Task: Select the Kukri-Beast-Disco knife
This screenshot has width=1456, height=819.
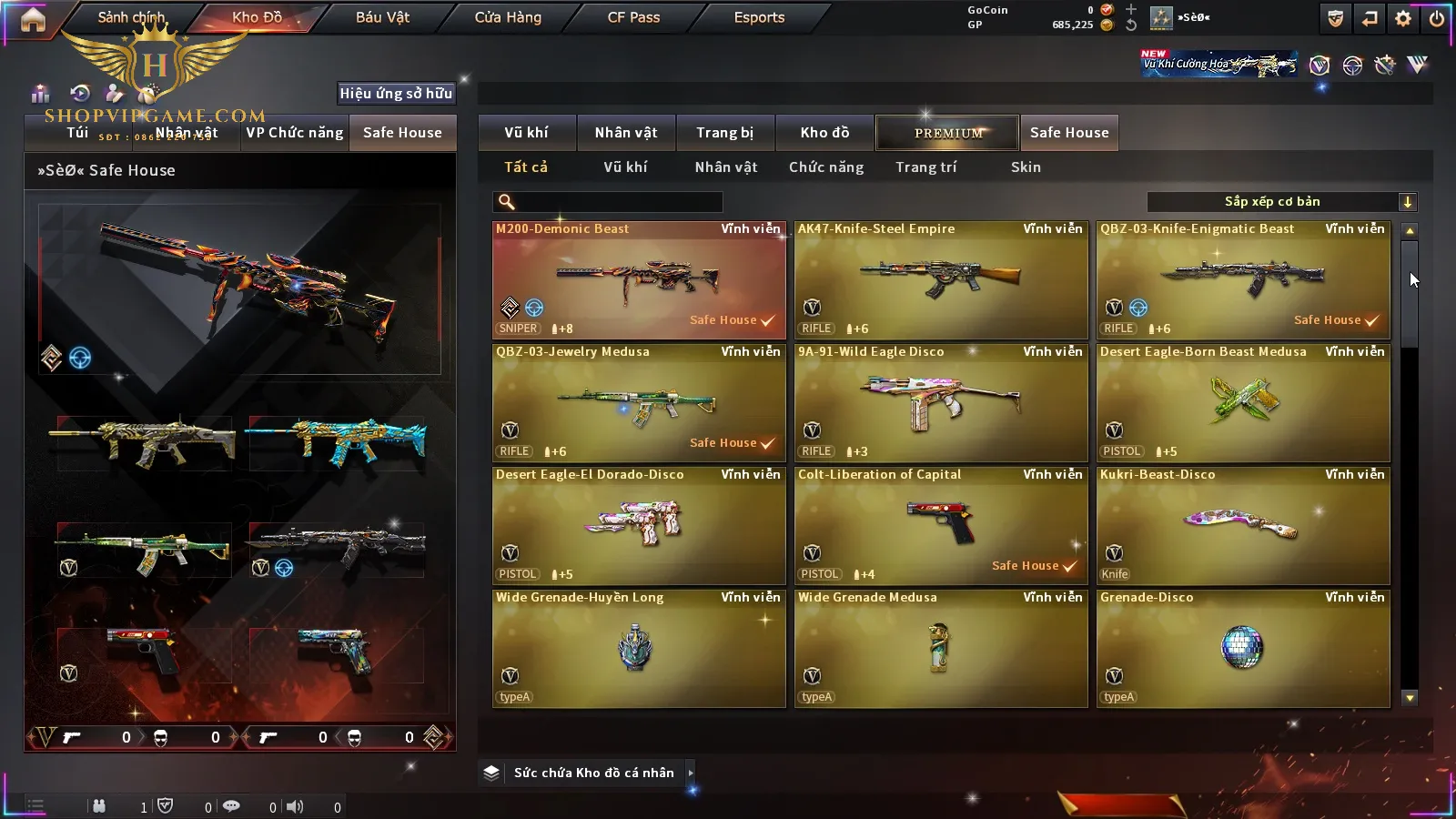Action: click(1243, 526)
